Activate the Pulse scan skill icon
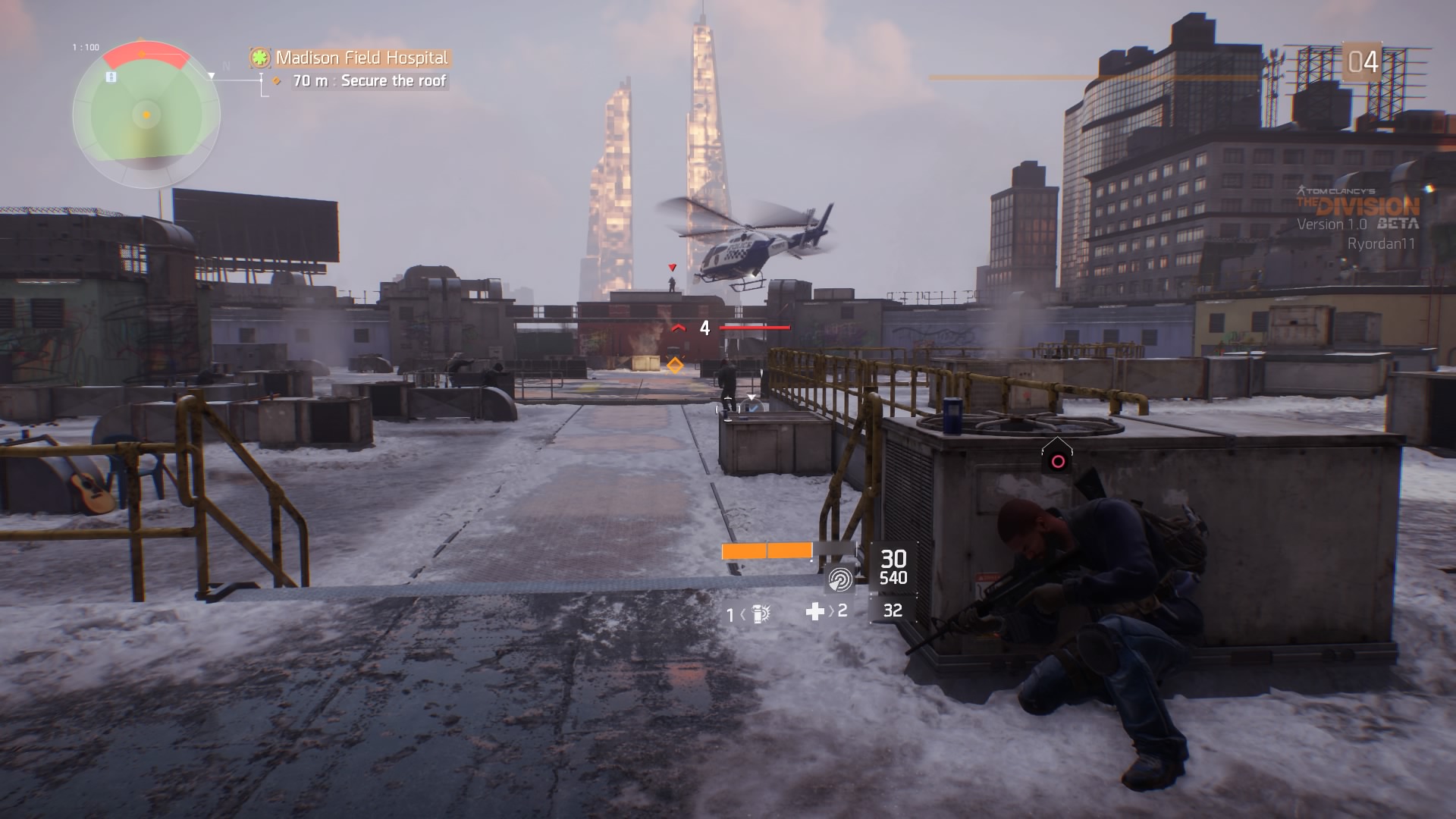This screenshot has height=819, width=1456. point(840,579)
